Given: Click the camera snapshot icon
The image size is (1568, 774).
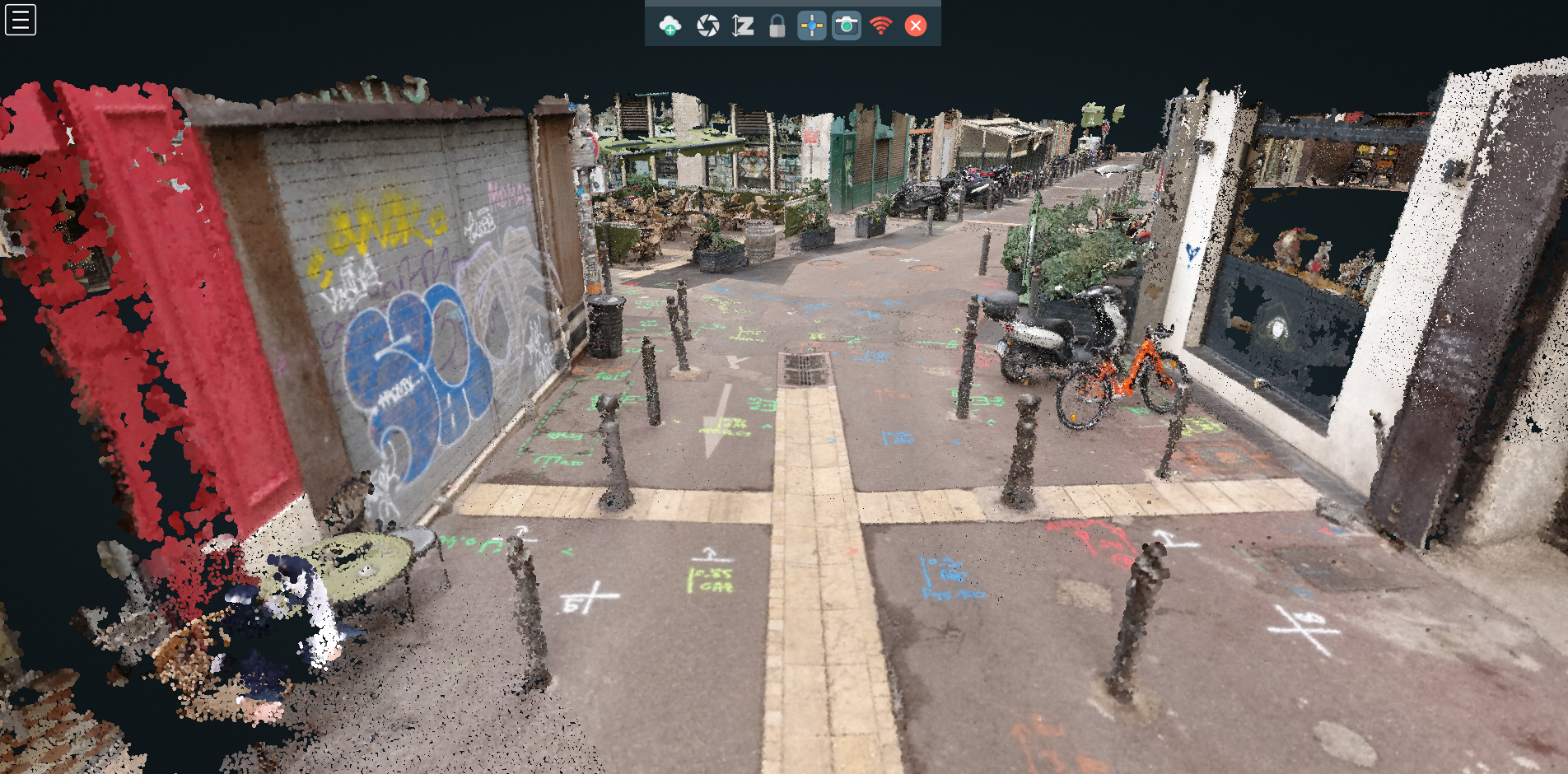Looking at the screenshot, I should coord(846,26).
